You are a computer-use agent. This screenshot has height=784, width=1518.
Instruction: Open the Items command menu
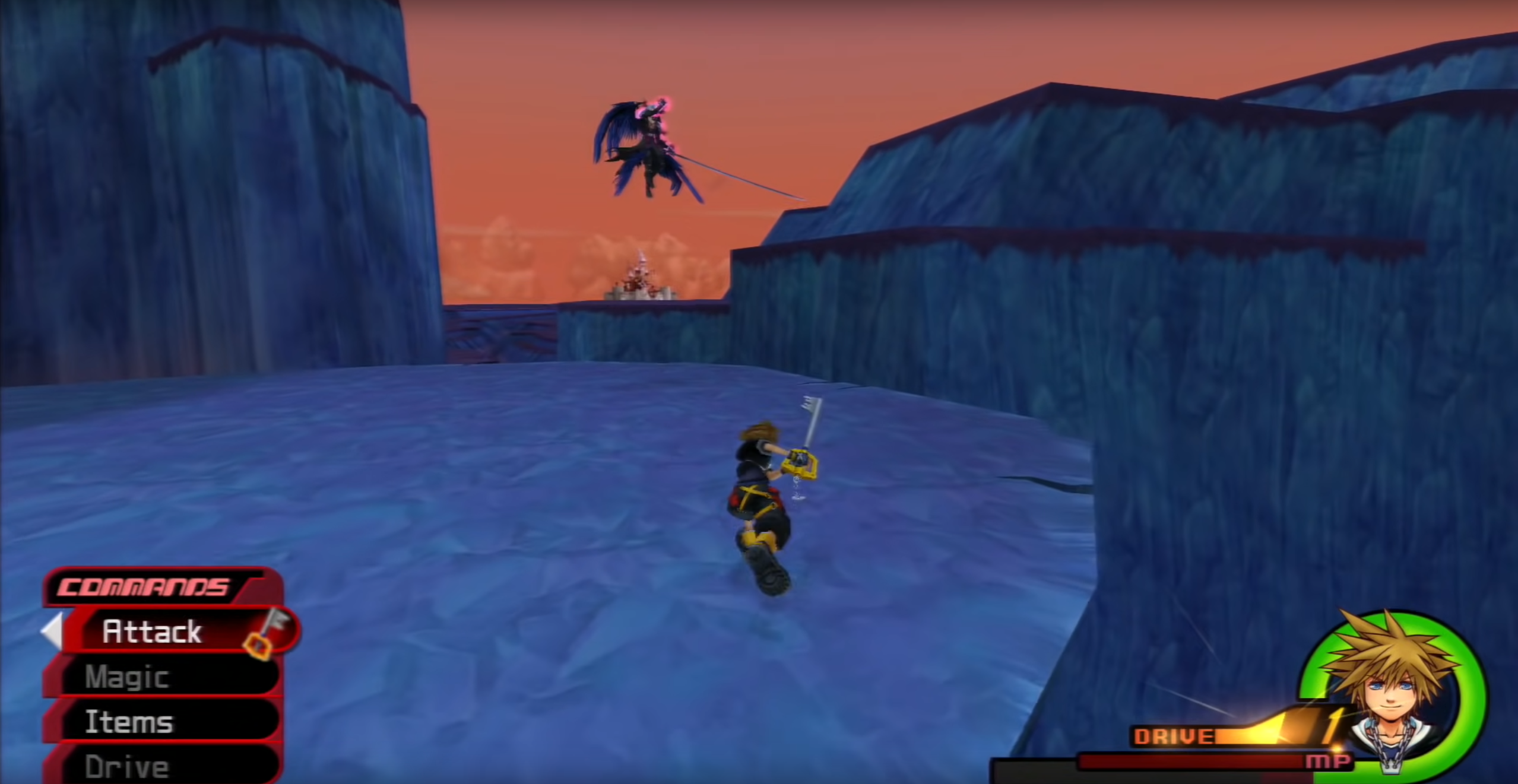coord(128,722)
